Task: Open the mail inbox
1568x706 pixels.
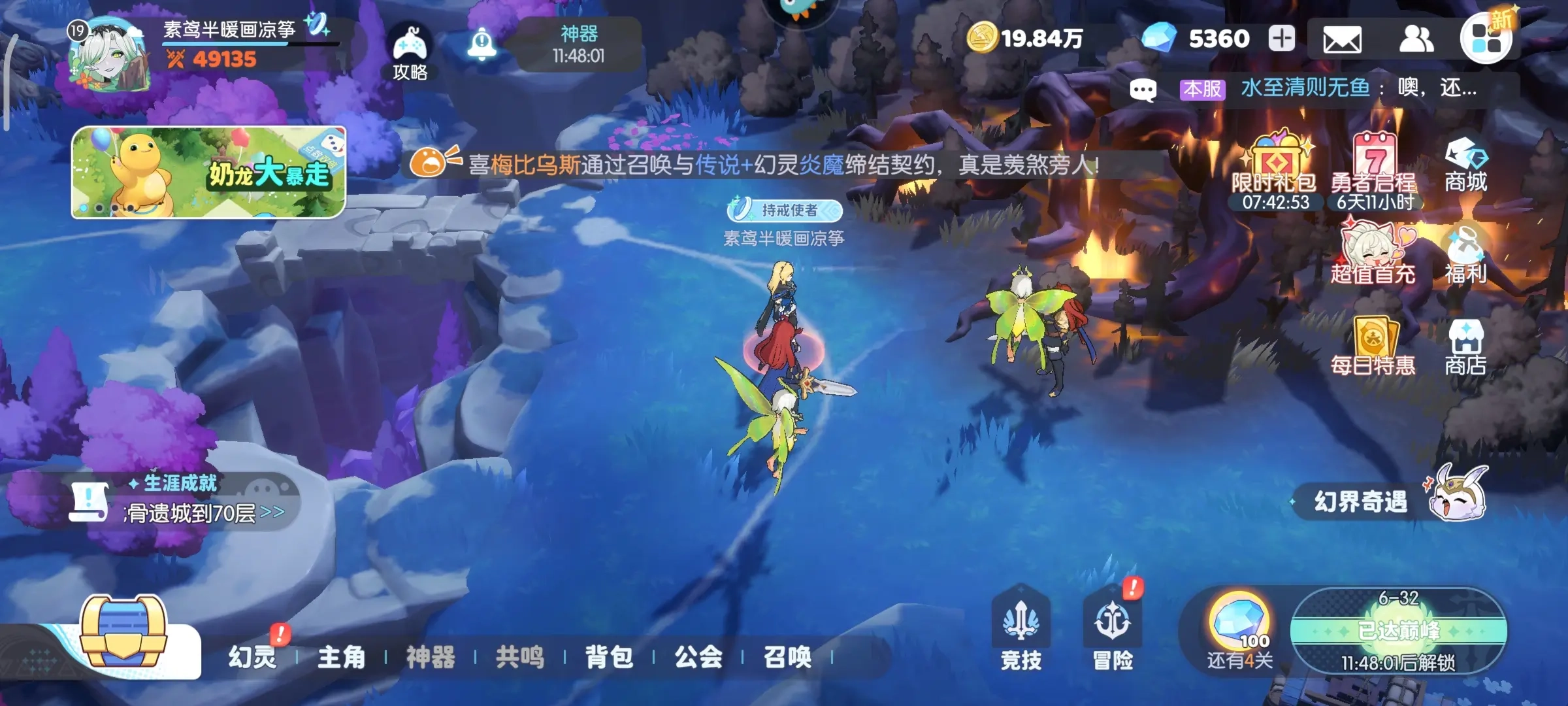Action: coord(1341,41)
